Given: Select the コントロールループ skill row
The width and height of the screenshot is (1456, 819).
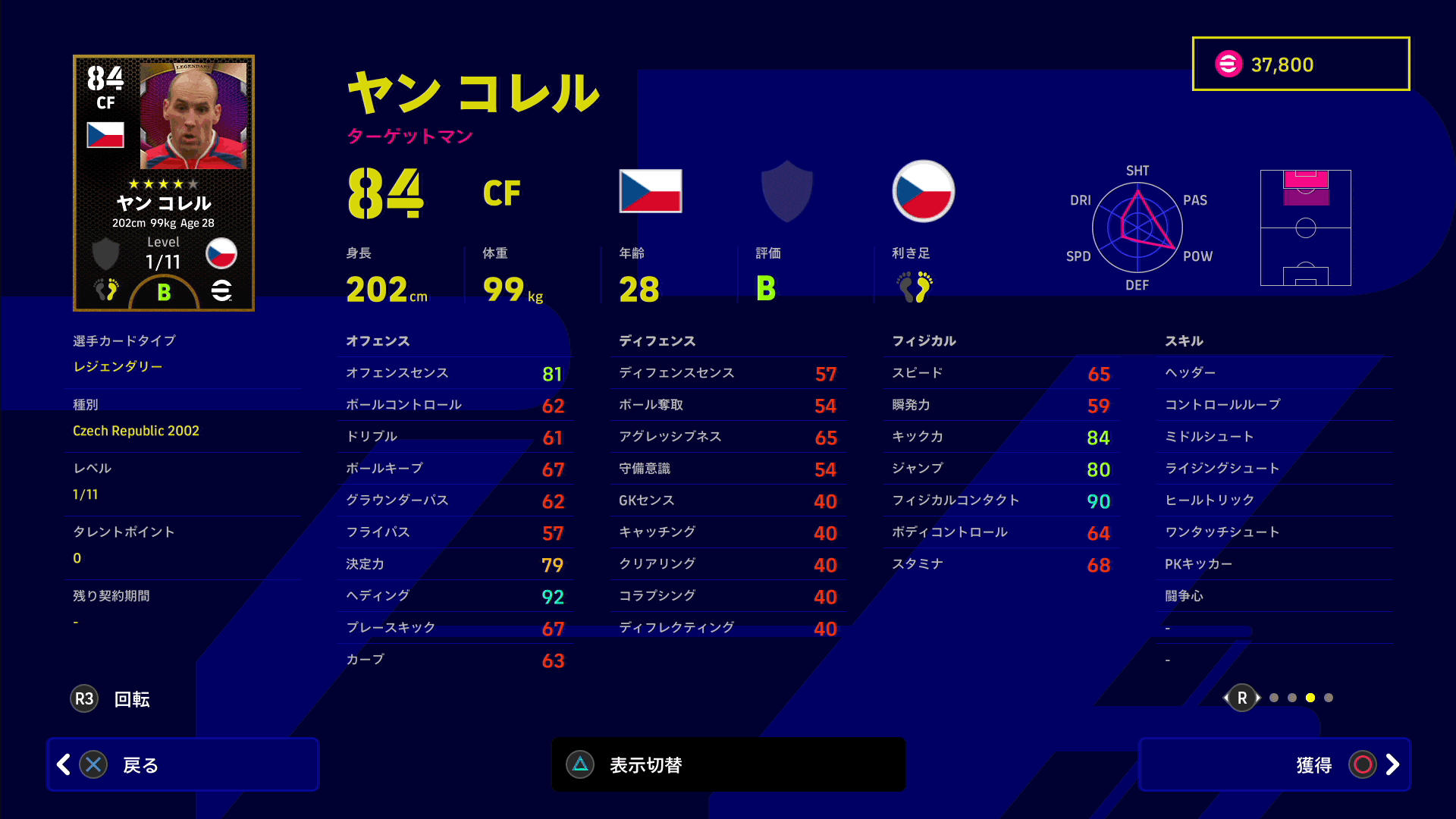Looking at the screenshot, I should [x=1274, y=404].
